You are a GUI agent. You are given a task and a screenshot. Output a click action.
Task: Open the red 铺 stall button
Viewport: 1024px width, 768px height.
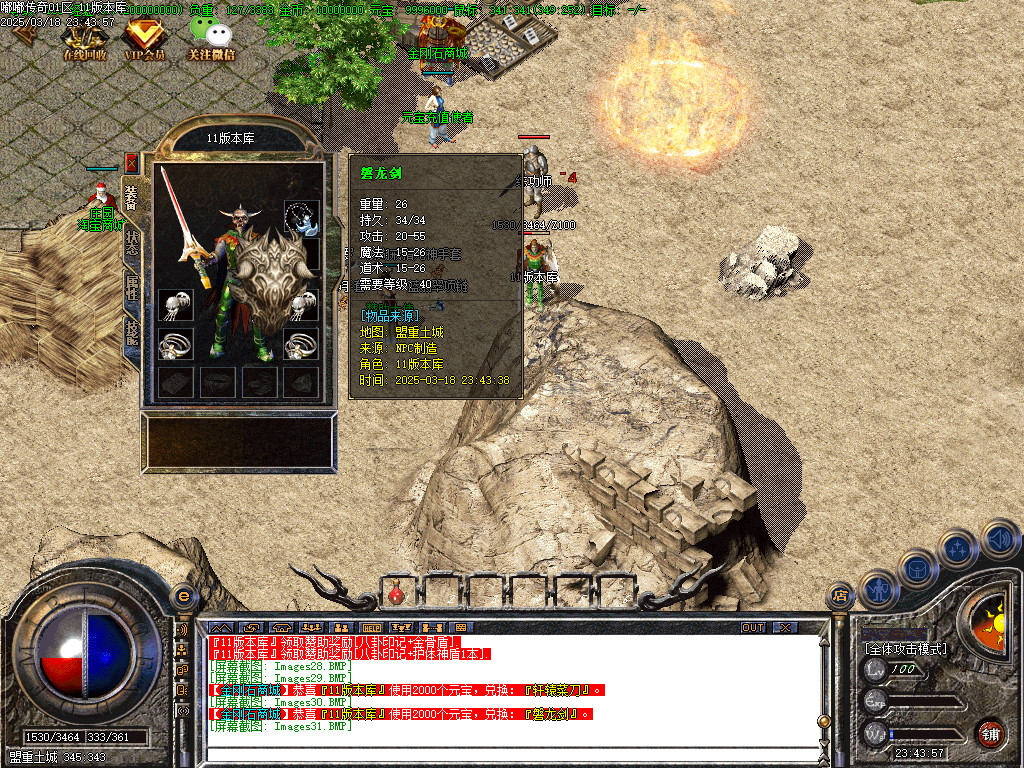click(990, 733)
